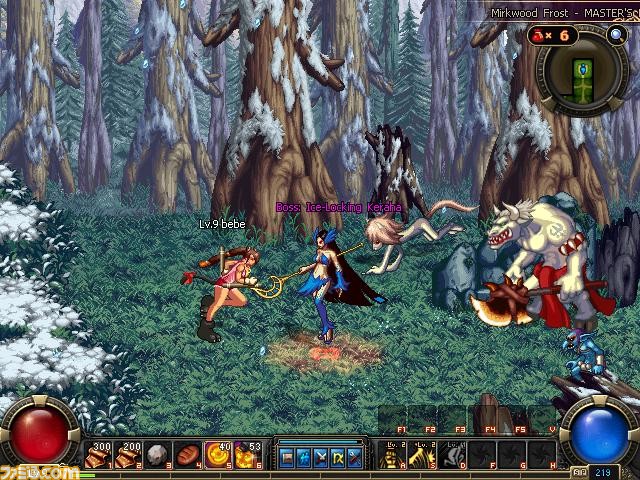Use the hotbar item with 300 count
Image resolution: width=640 pixels, height=480 pixels.
[100, 455]
